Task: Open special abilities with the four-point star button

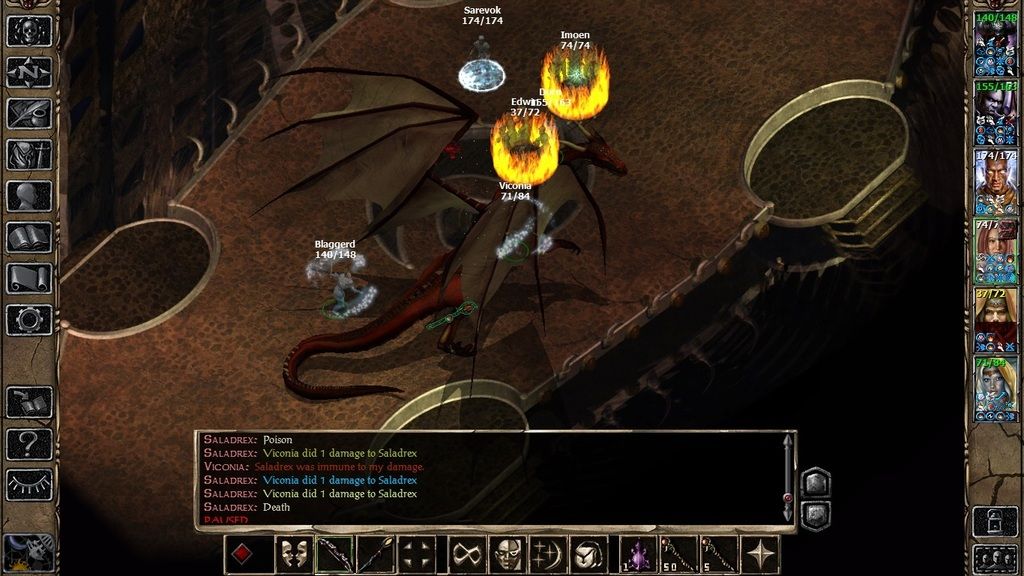Action: pyautogui.click(x=762, y=554)
